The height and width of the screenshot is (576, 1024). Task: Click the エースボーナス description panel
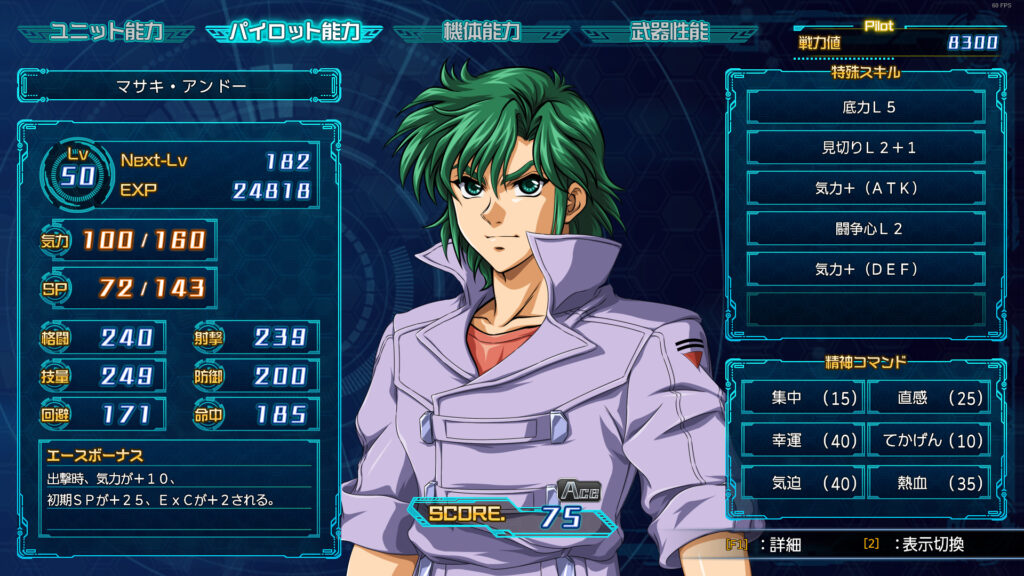pyautogui.click(x=180, y=485)
